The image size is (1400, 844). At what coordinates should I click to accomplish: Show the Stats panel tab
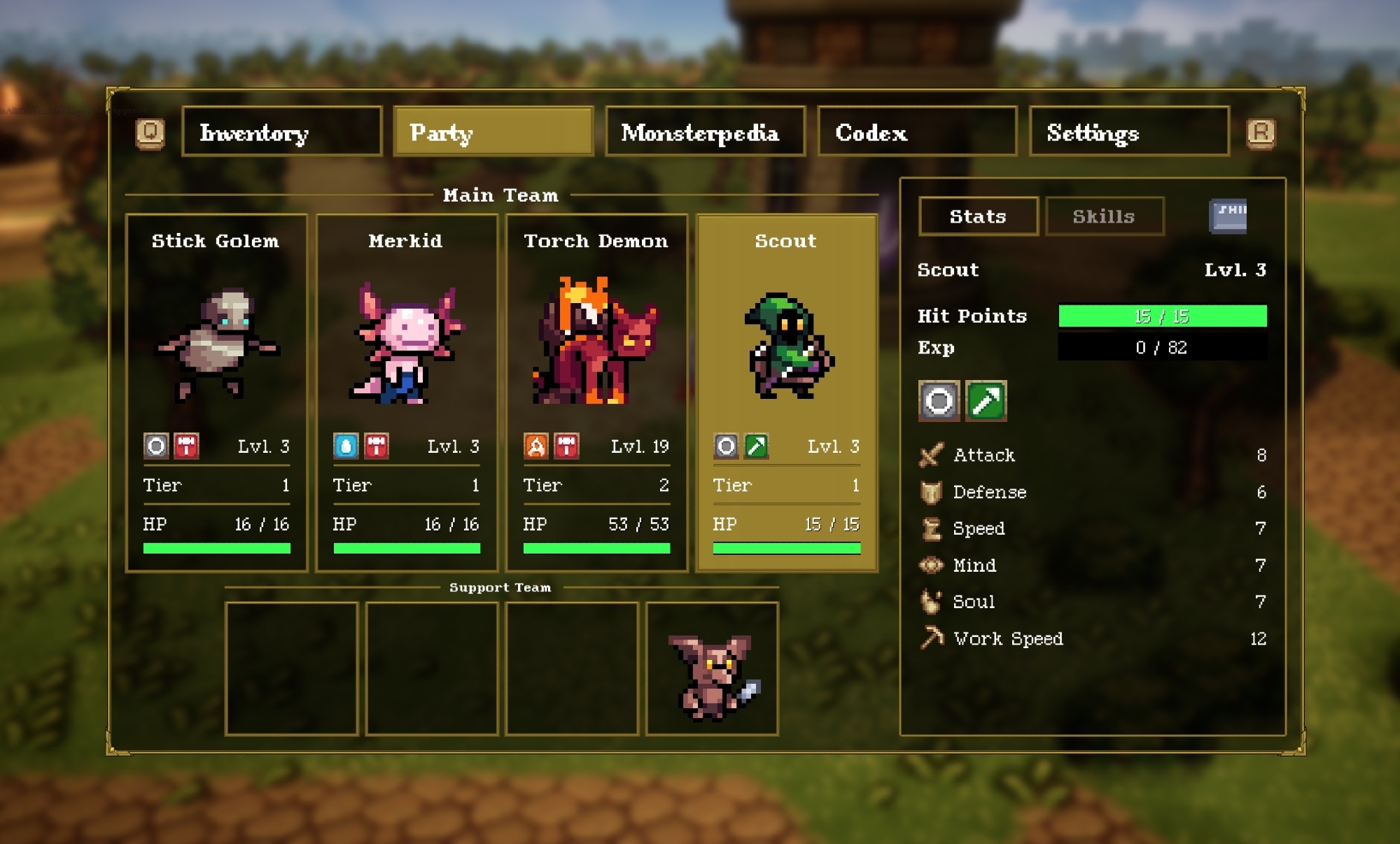point(978,216)
